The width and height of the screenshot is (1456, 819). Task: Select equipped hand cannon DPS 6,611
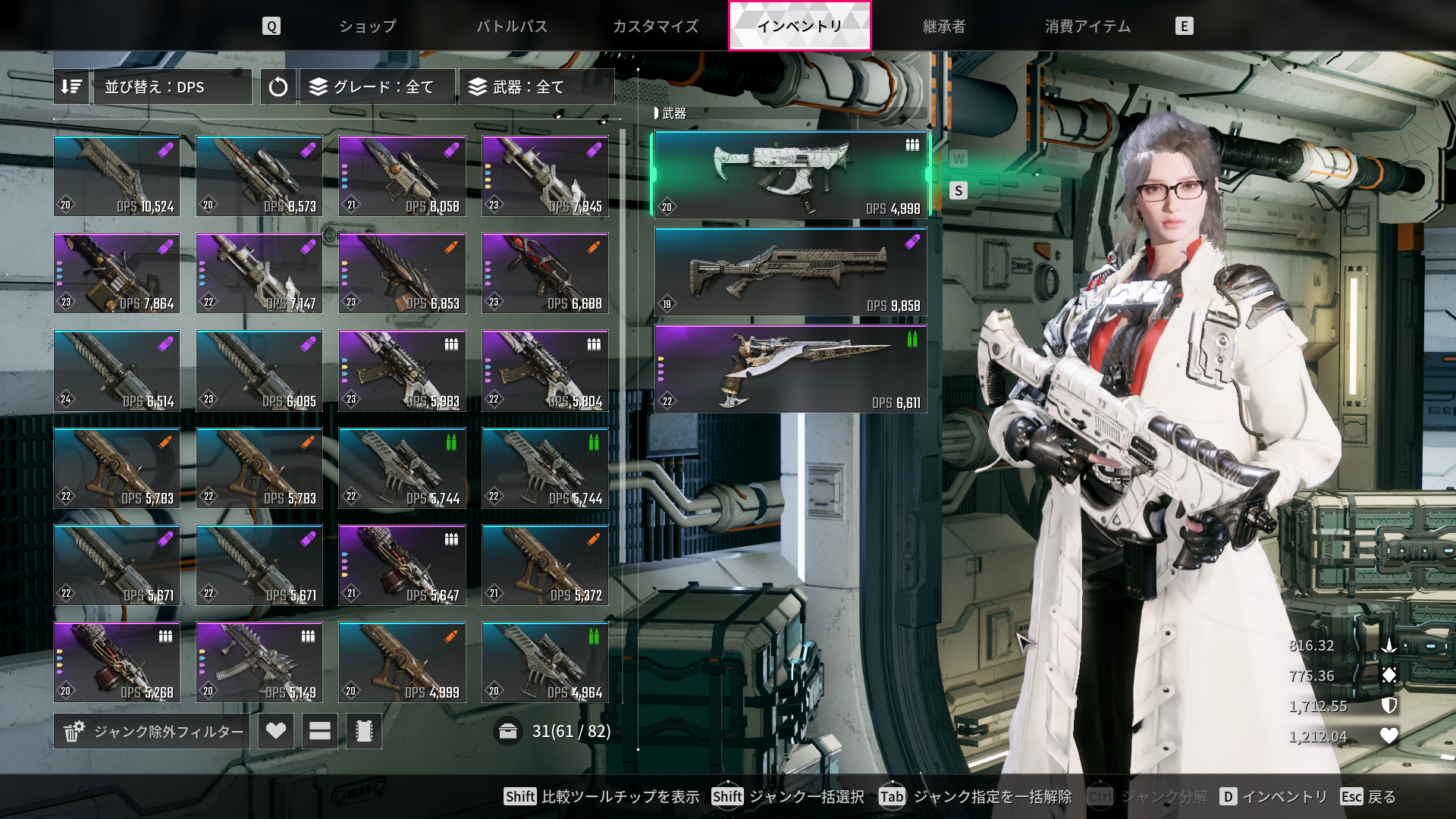click(x=790, y=369)
